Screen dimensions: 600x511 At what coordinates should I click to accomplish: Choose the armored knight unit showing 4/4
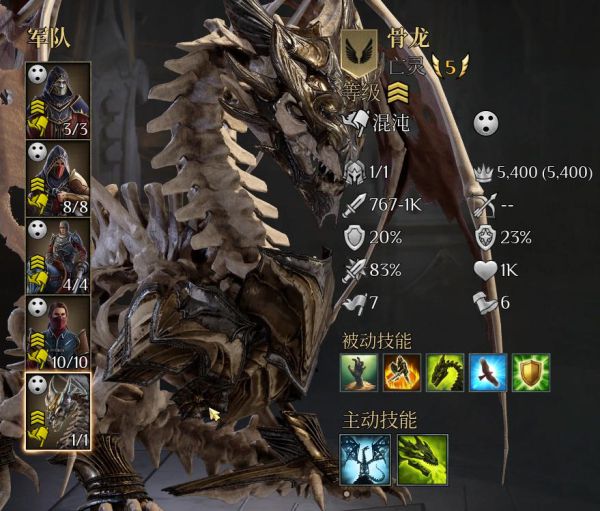tap(59, 256)
